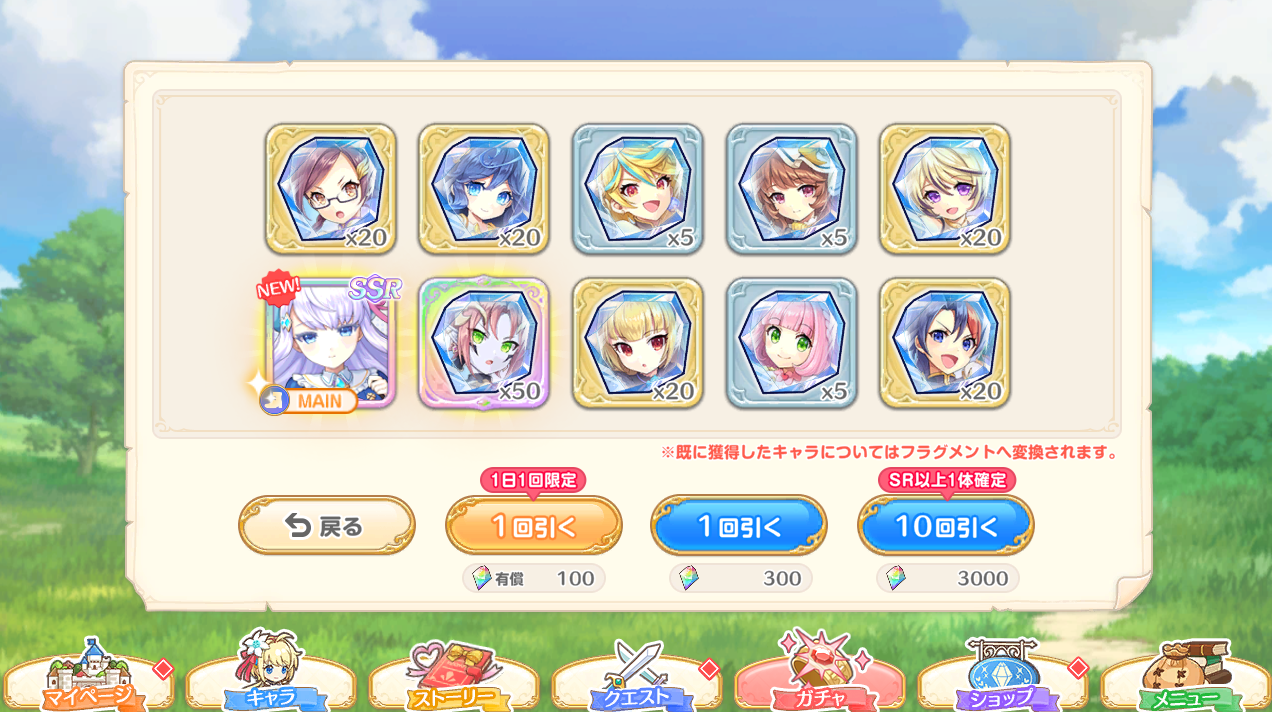Open the ショップ shop tab

point(1003,682)
